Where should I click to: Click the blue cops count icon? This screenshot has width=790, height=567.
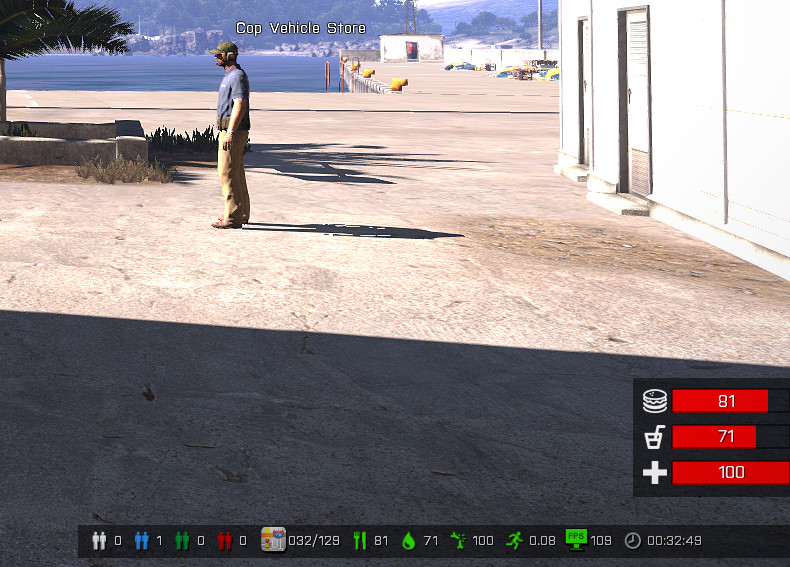click(140, 541)
